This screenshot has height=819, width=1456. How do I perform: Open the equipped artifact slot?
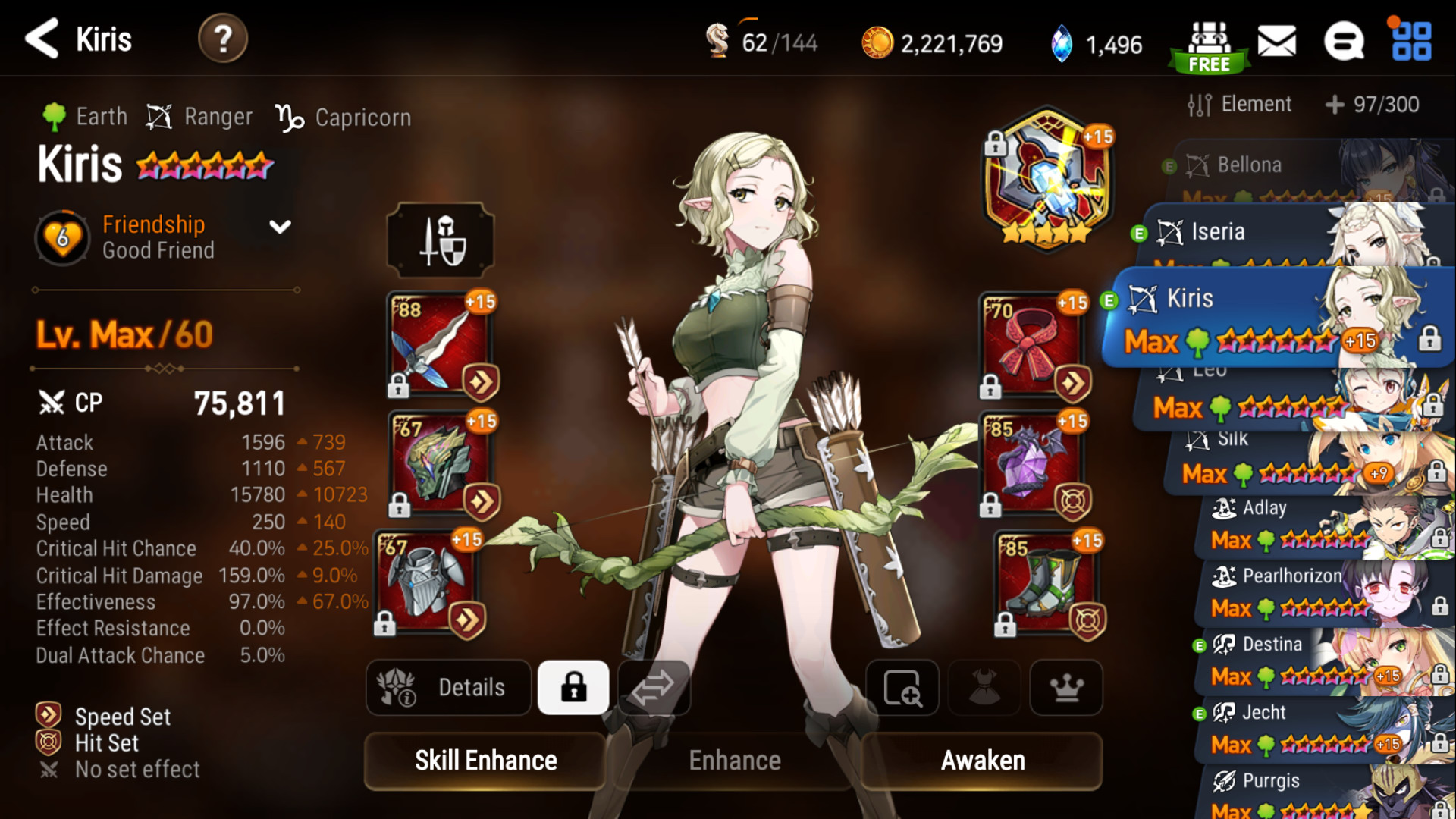[1046, 179]
